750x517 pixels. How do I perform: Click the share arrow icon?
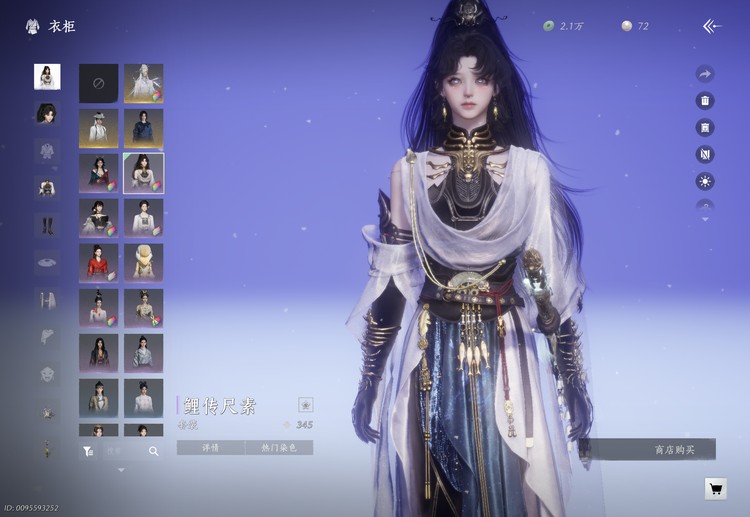[x=705, y=74]
